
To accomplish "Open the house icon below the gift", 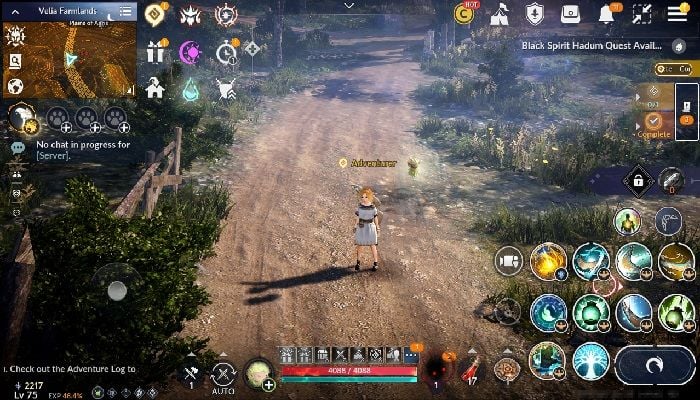I will pyautogui.click(x=155, y=88).
